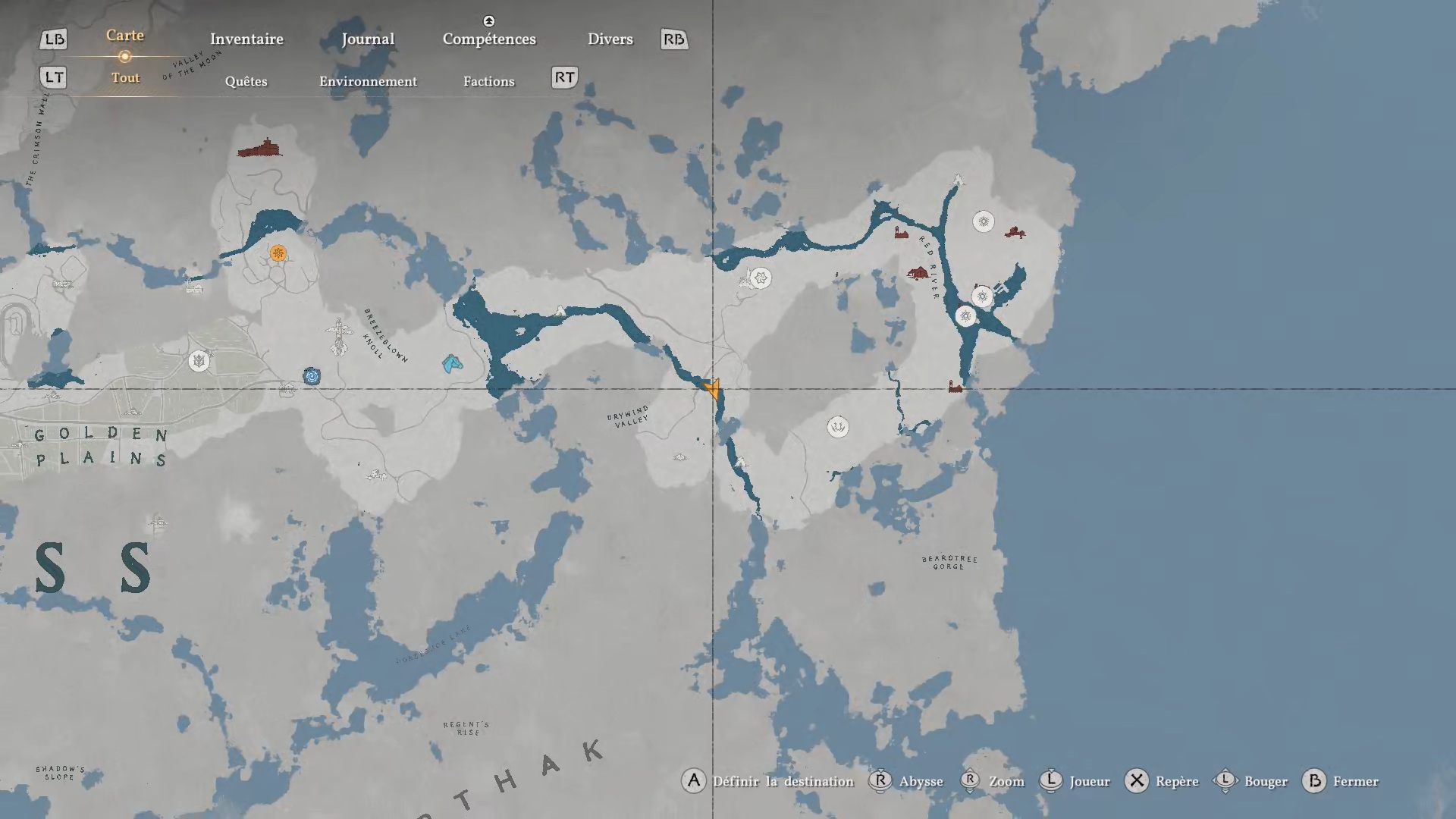Select the orange sun map marker
Image resolution: width=1456 pixels, height=819 pixels.
[x=278, y=253]
